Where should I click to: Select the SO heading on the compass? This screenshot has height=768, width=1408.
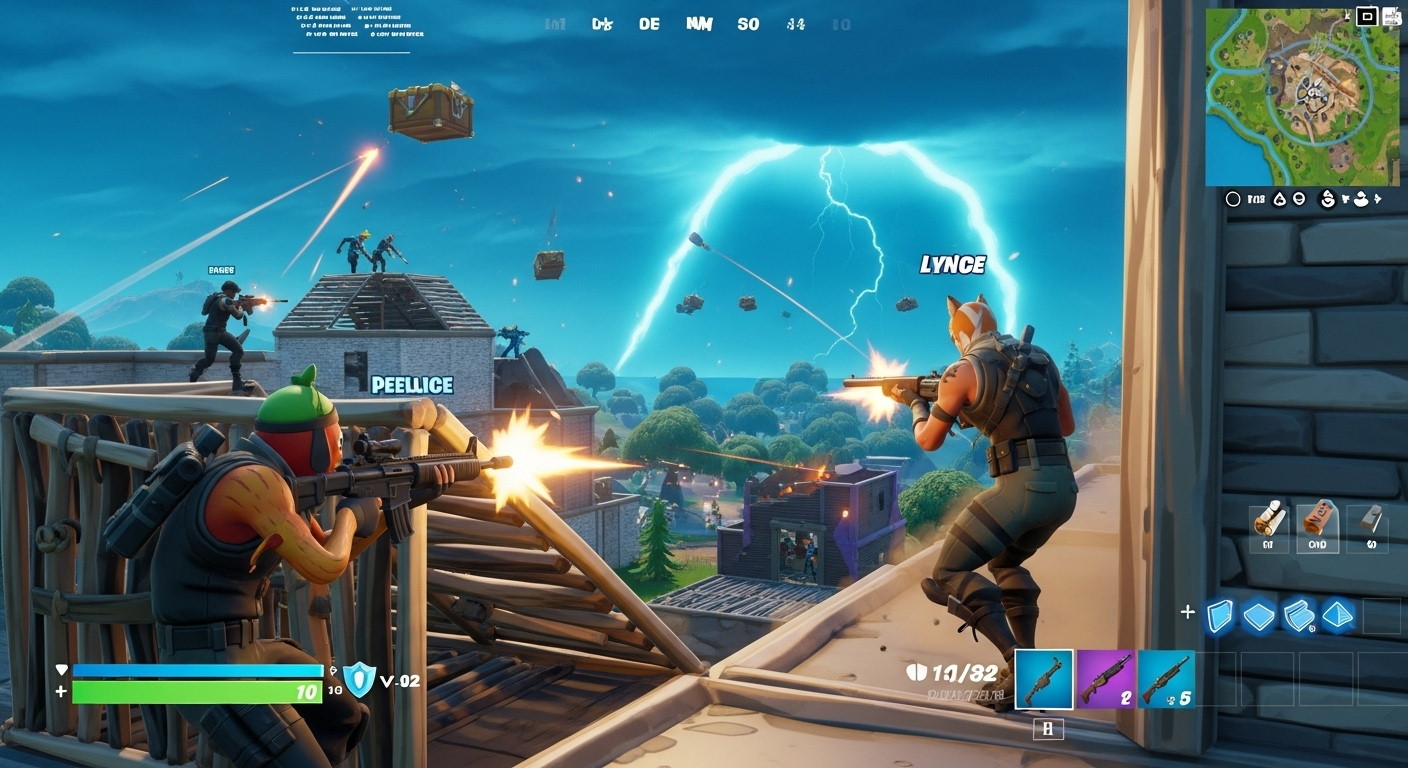coord(748,23)
